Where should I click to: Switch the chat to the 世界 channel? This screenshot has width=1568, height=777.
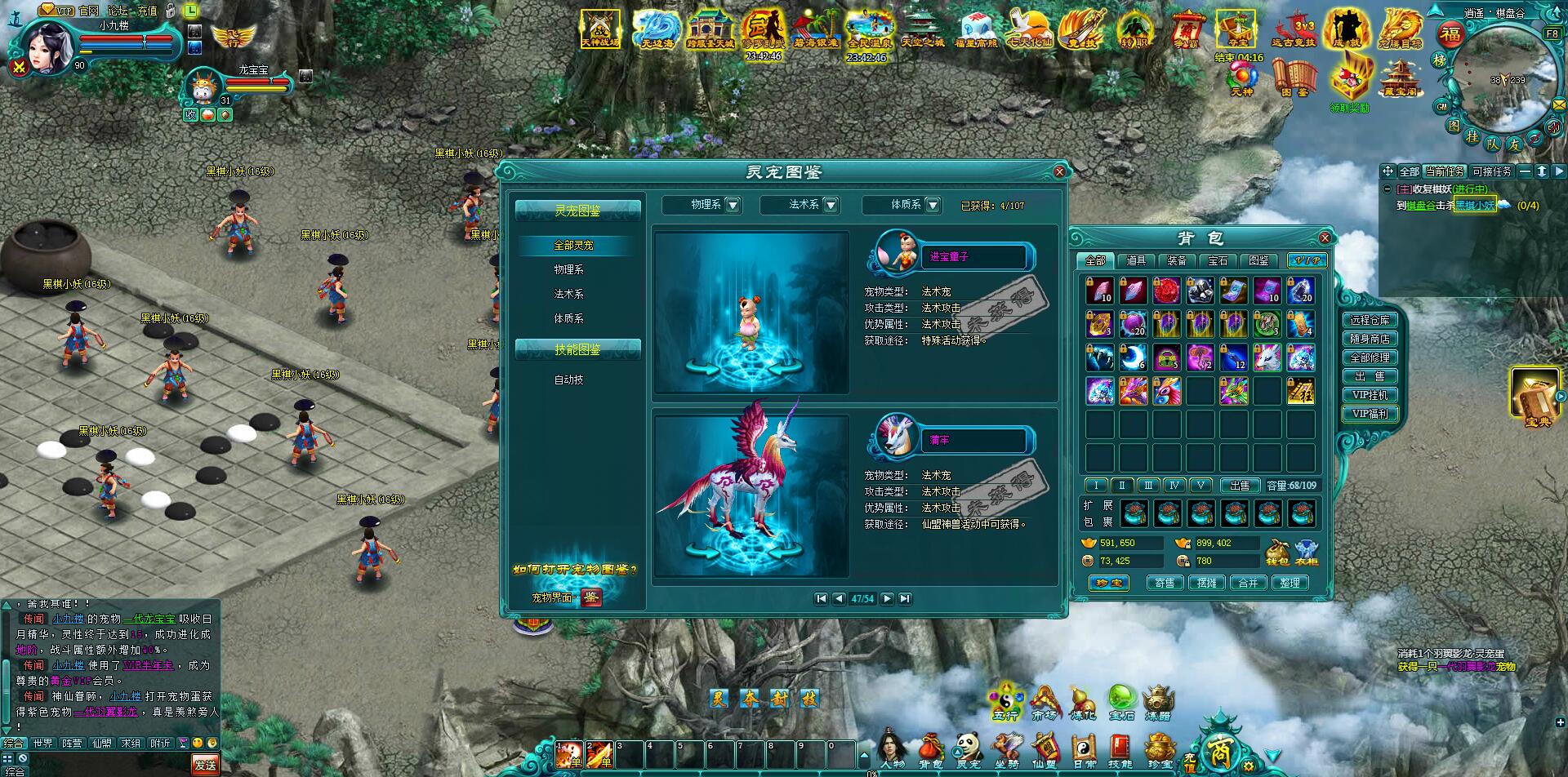42,744
